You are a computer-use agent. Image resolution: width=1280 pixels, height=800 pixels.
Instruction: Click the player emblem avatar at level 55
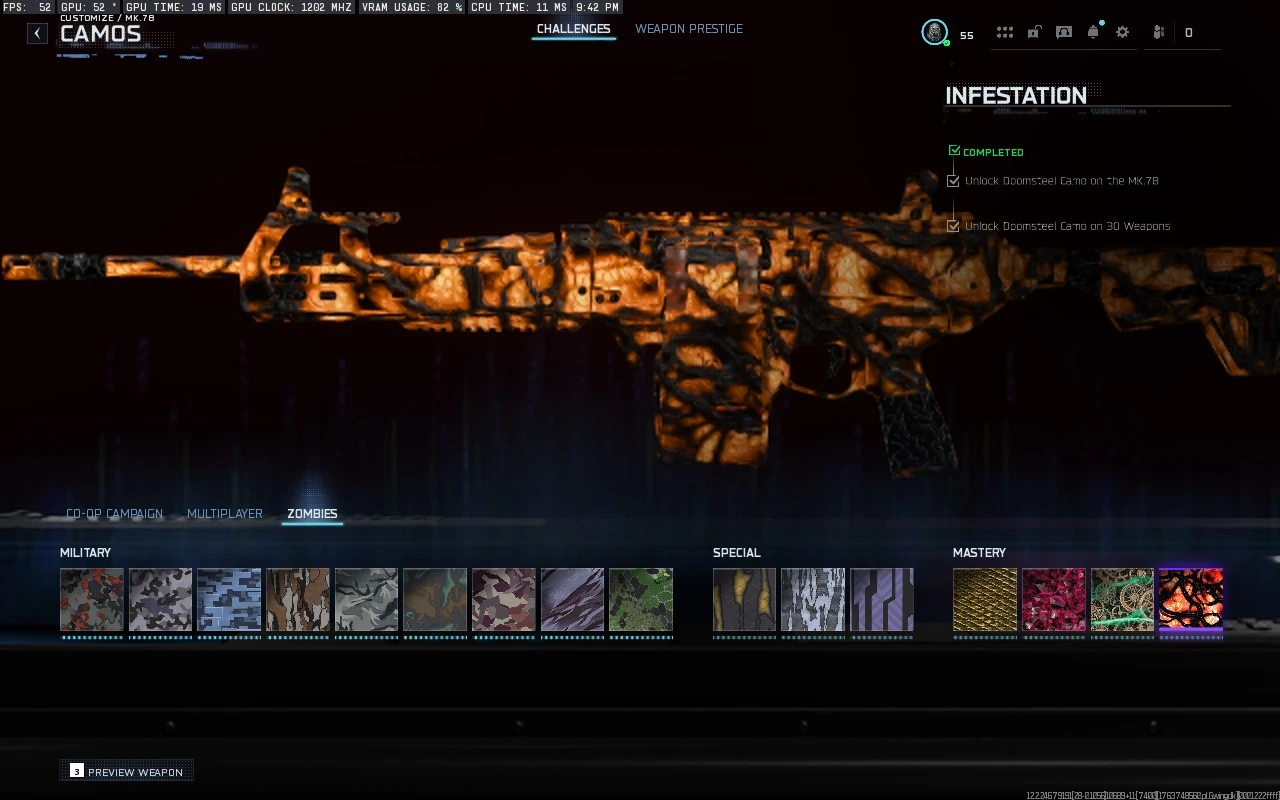pyautogui.click(x=934, y=31)
